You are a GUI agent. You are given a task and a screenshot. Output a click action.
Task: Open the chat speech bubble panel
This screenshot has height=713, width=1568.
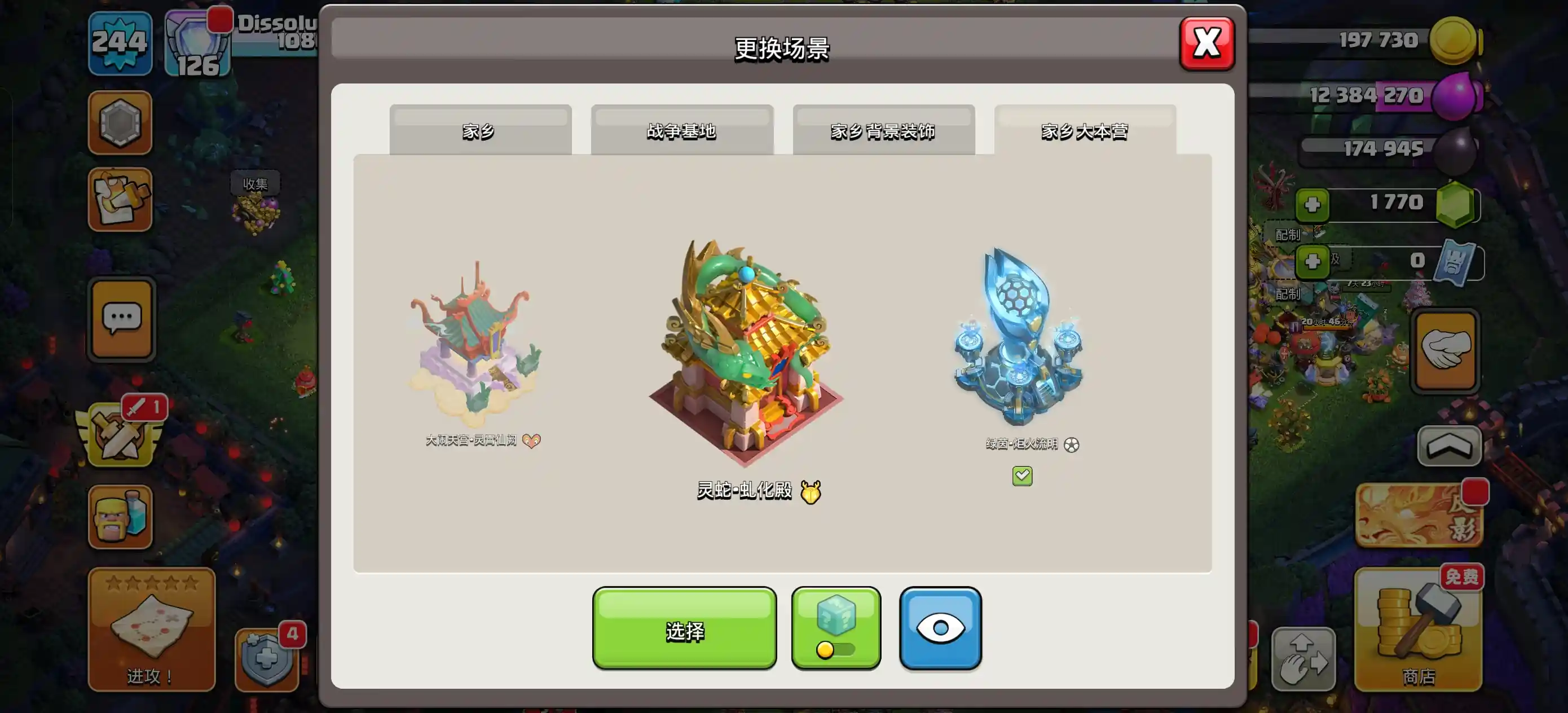pyautogui.click(x=120, y=320)
